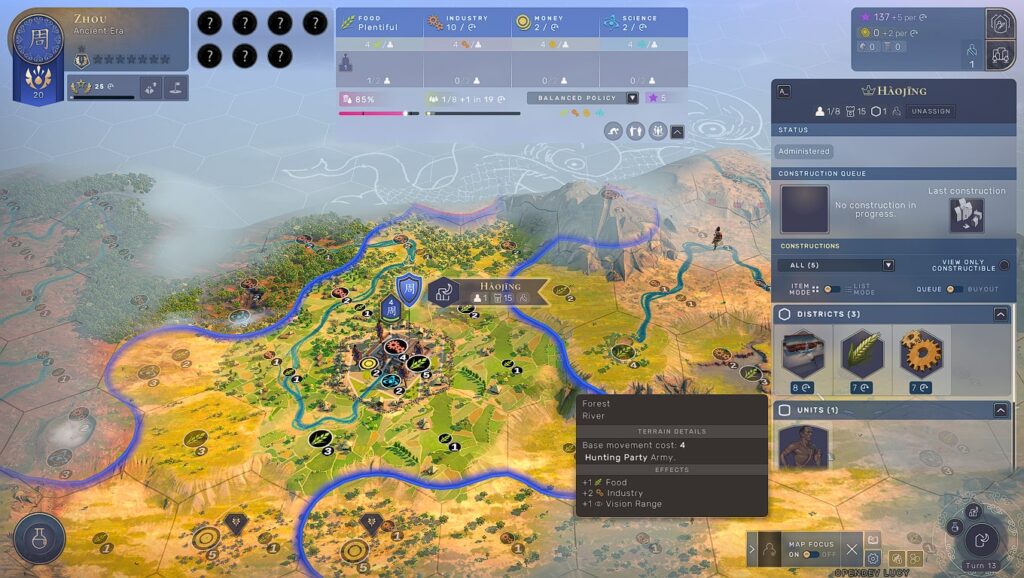Switch between item mode and list mode
Viewport: 1024px width, 578px height.
click(831, 289)
